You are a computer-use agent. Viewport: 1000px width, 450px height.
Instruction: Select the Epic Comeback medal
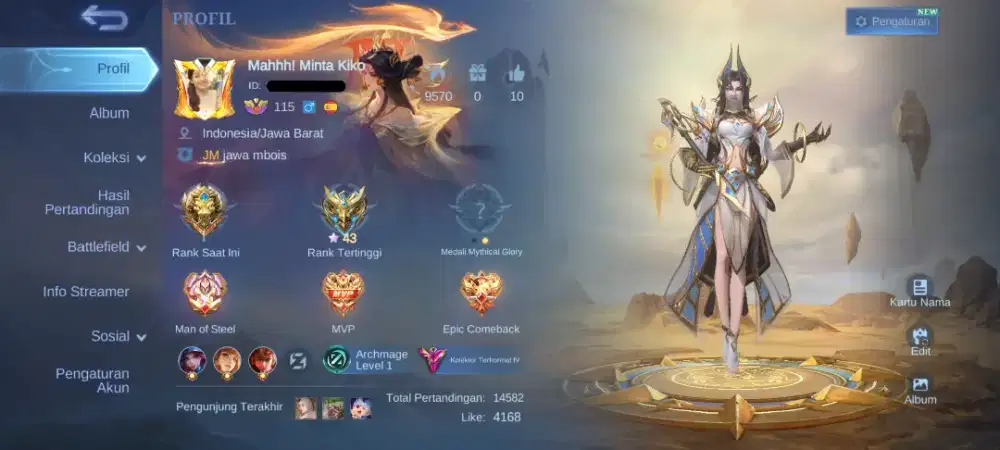[481, 294]
